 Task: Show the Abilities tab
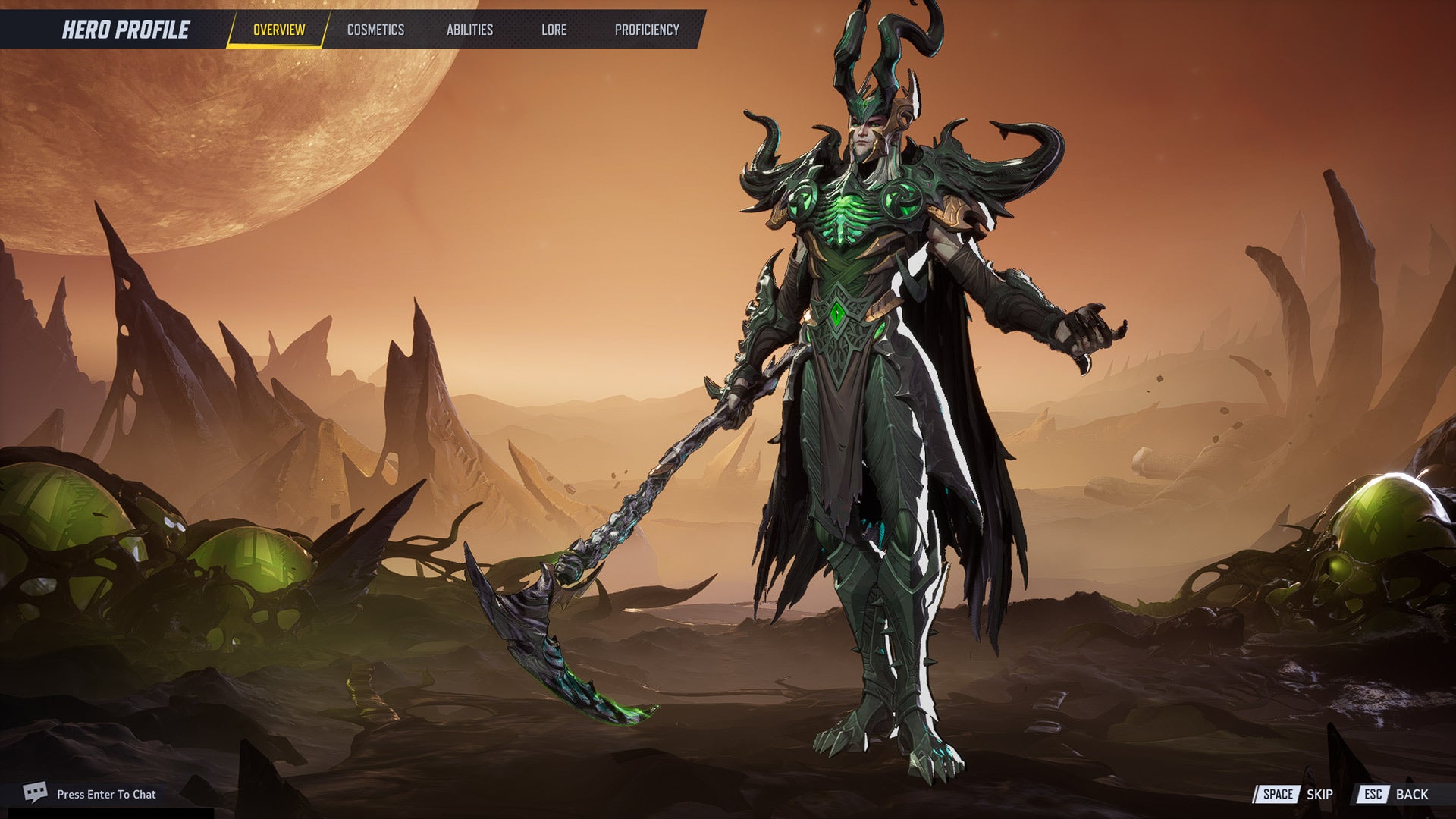(x=469, y=30)
